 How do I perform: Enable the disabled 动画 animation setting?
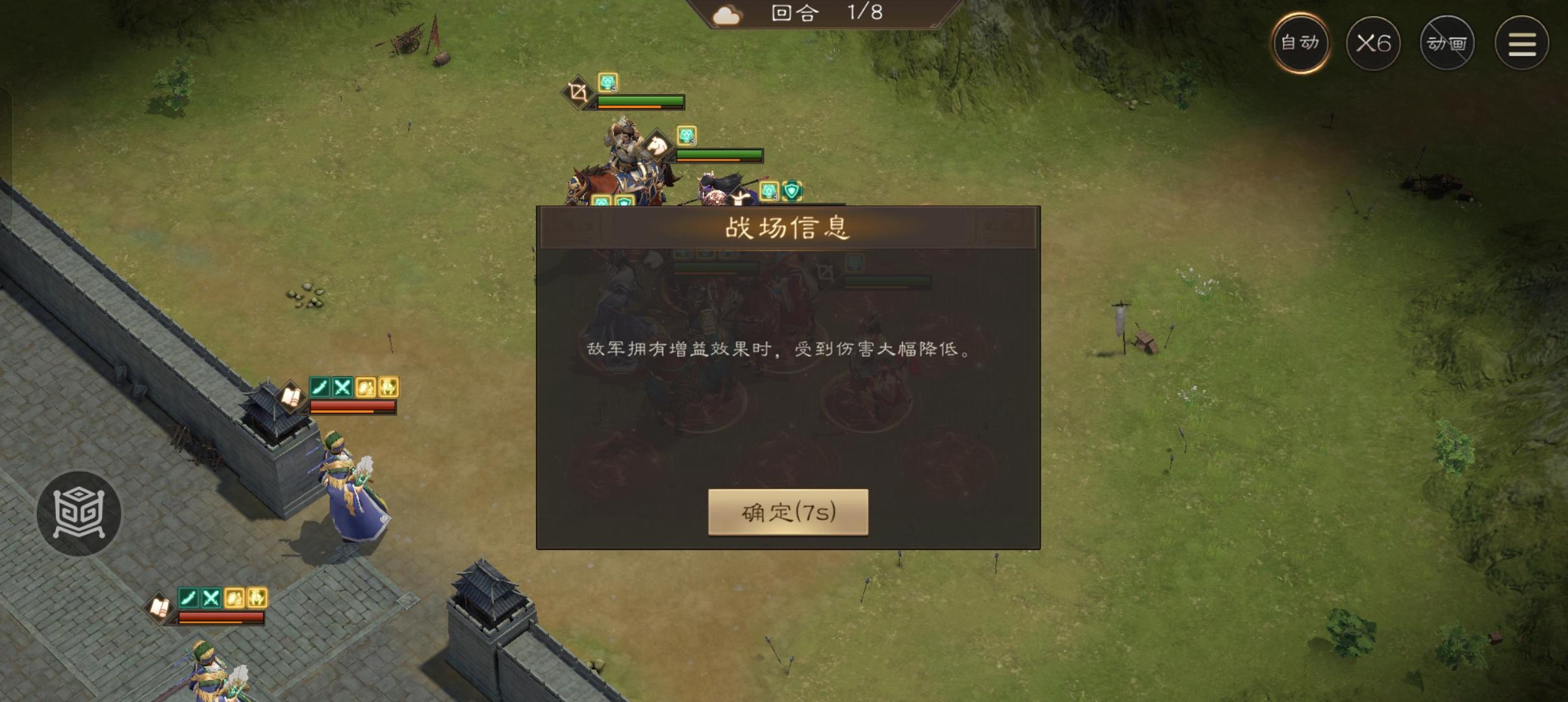click(1448, 42)
